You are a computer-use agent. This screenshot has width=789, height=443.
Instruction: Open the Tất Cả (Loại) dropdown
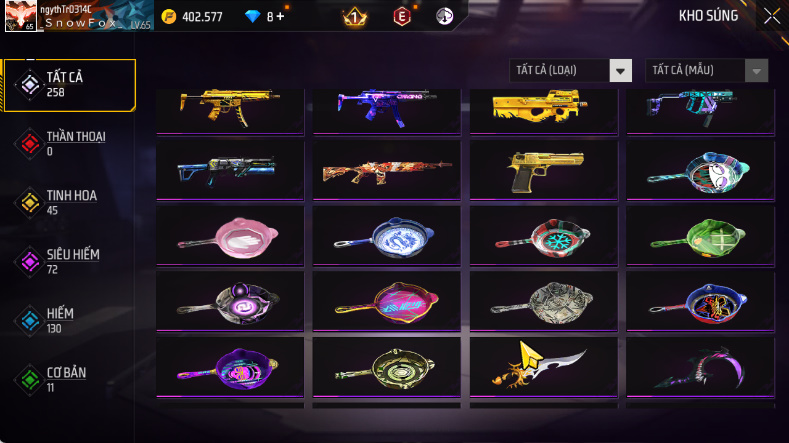click(x=571, y=70)
